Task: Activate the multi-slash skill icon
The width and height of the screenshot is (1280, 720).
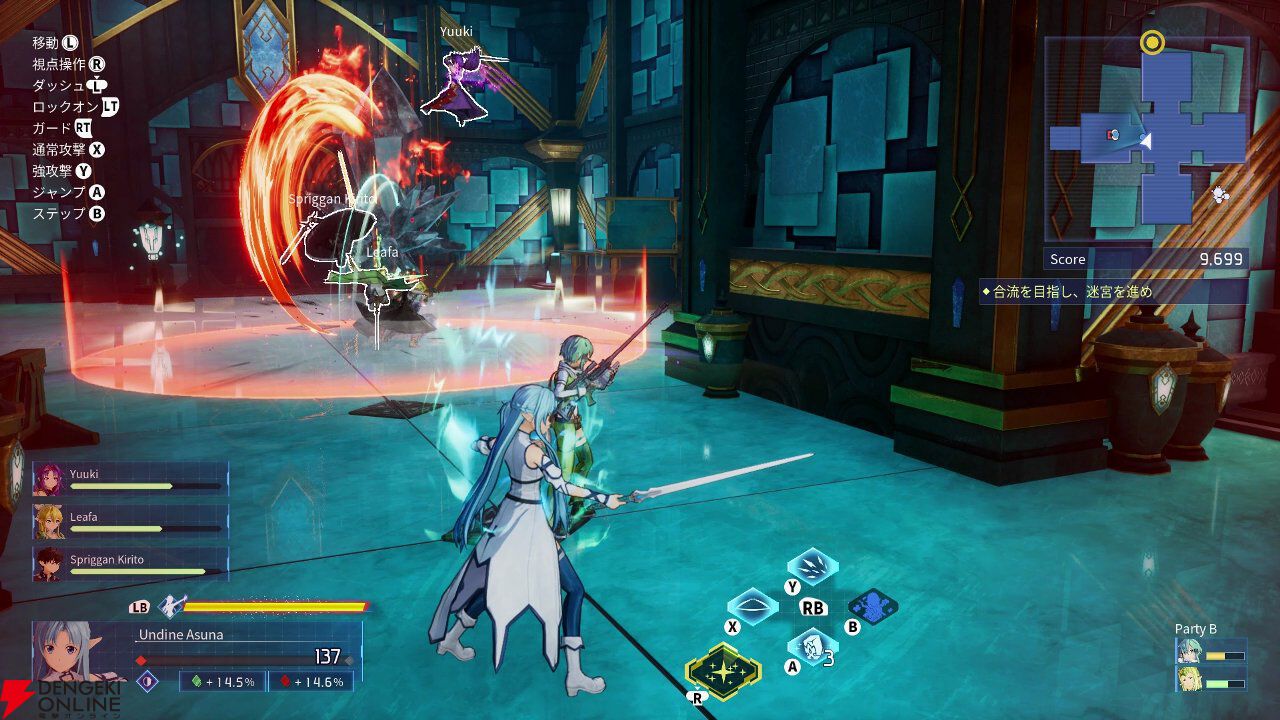Action: pos(811,566)
